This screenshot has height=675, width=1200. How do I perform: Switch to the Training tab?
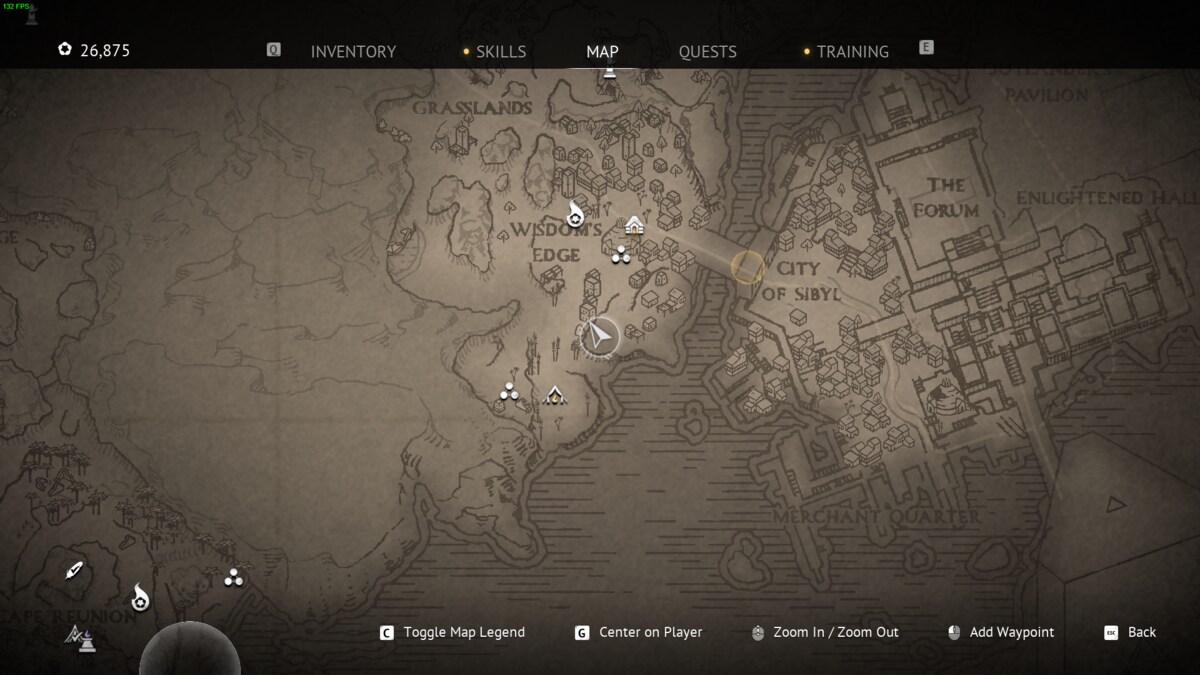point(852,52)
